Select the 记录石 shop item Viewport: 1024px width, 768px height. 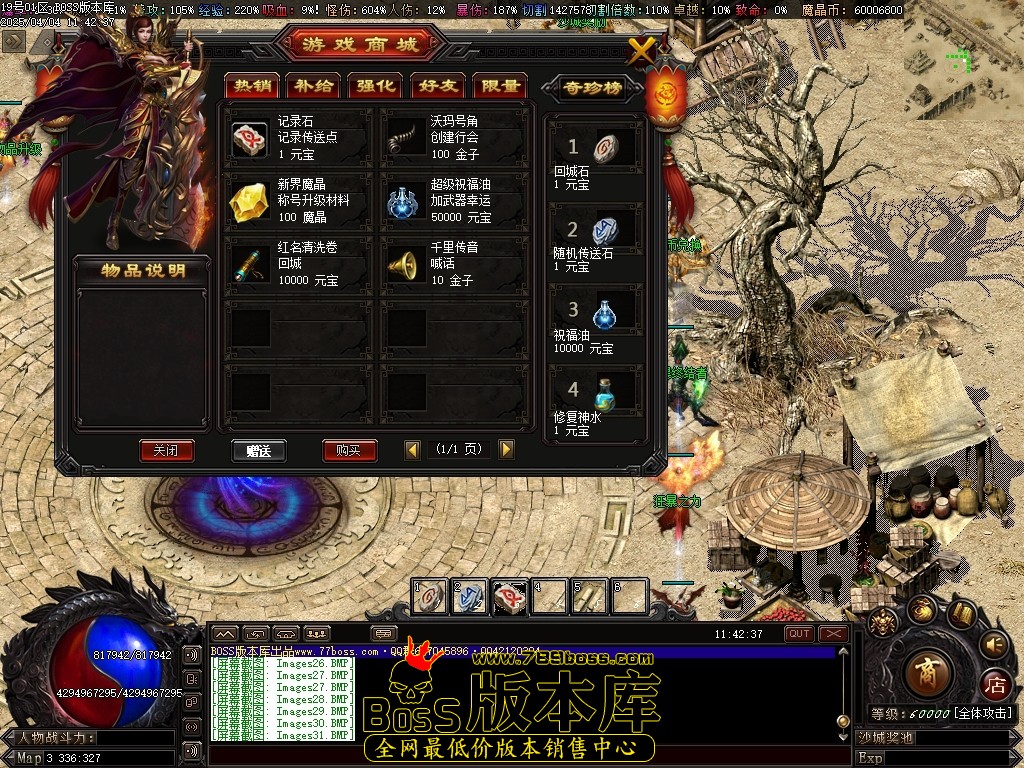point(250,139)
